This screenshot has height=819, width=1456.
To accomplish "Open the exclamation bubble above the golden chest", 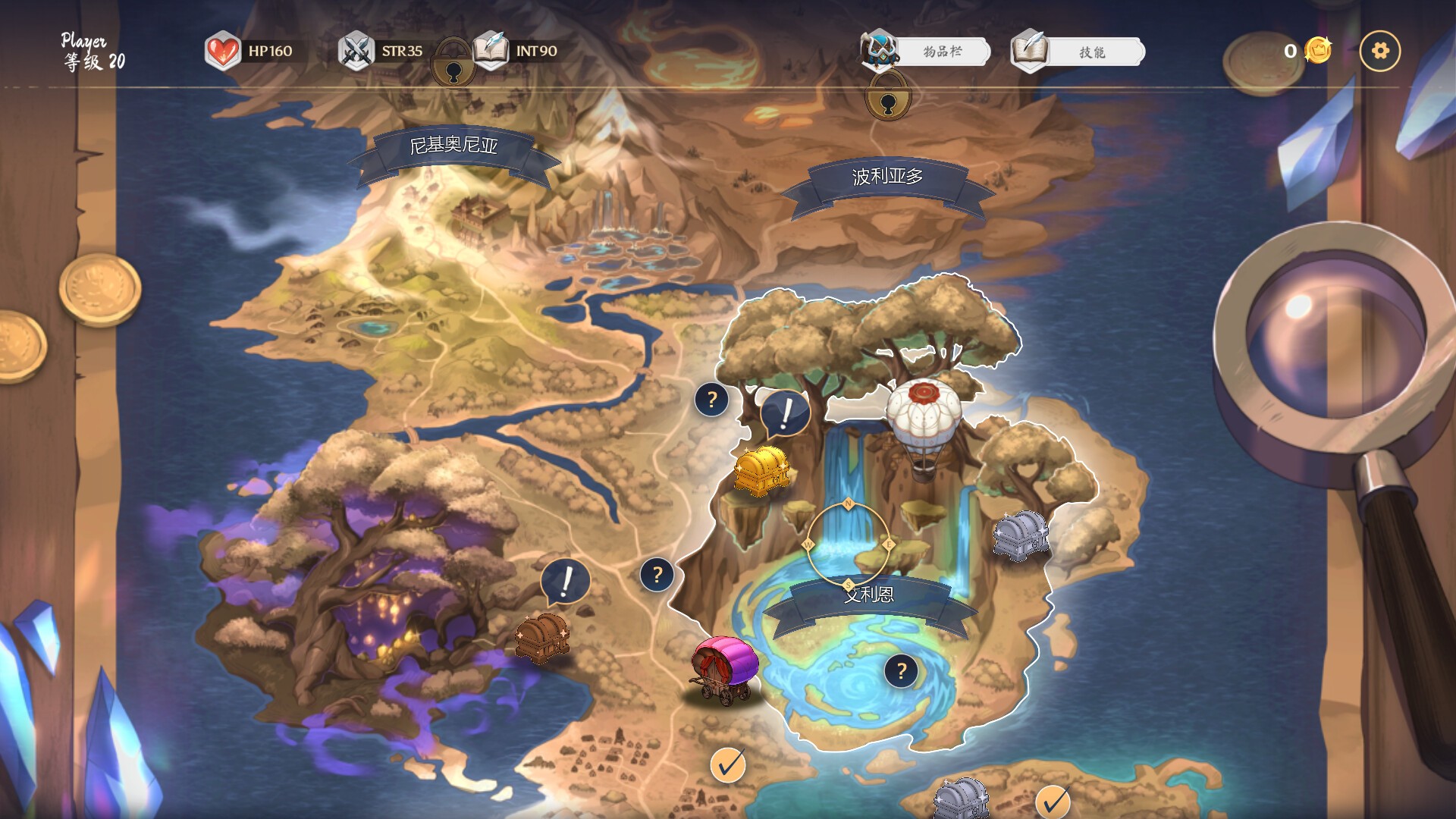I will (x=785, y=413).
